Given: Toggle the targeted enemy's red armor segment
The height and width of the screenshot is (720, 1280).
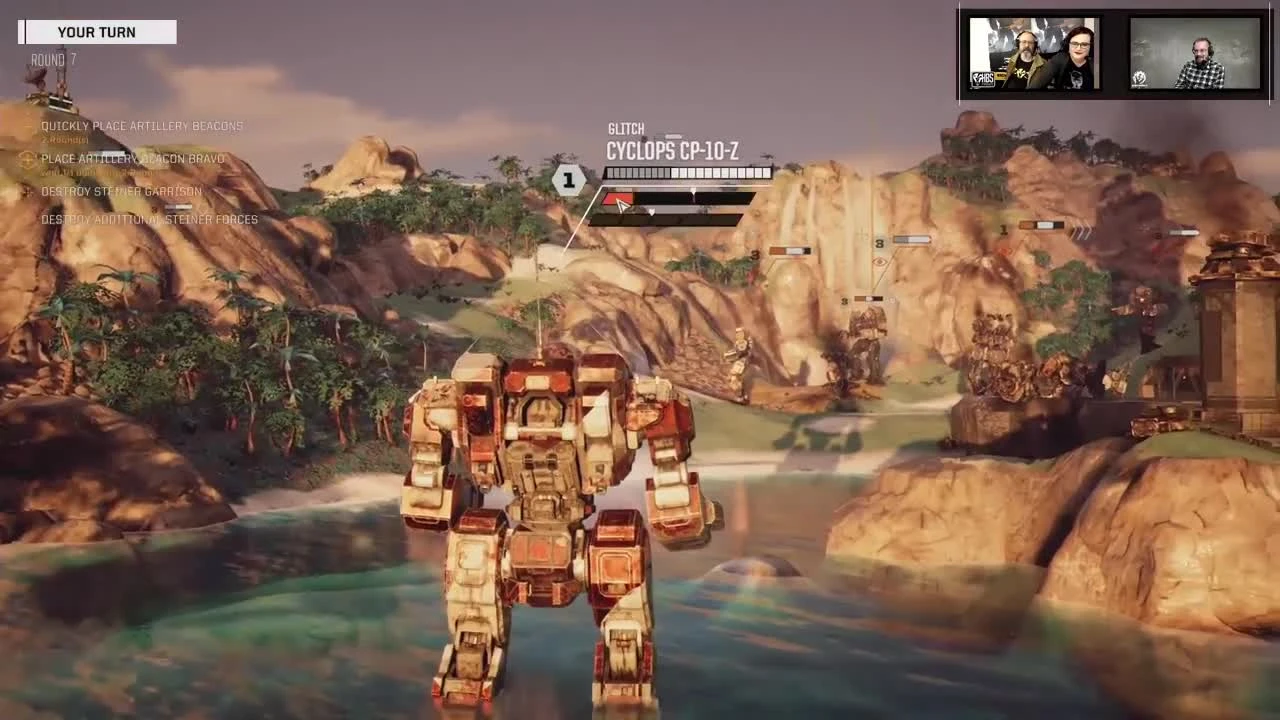Looking at the screenshot, I should pos(618,199).
